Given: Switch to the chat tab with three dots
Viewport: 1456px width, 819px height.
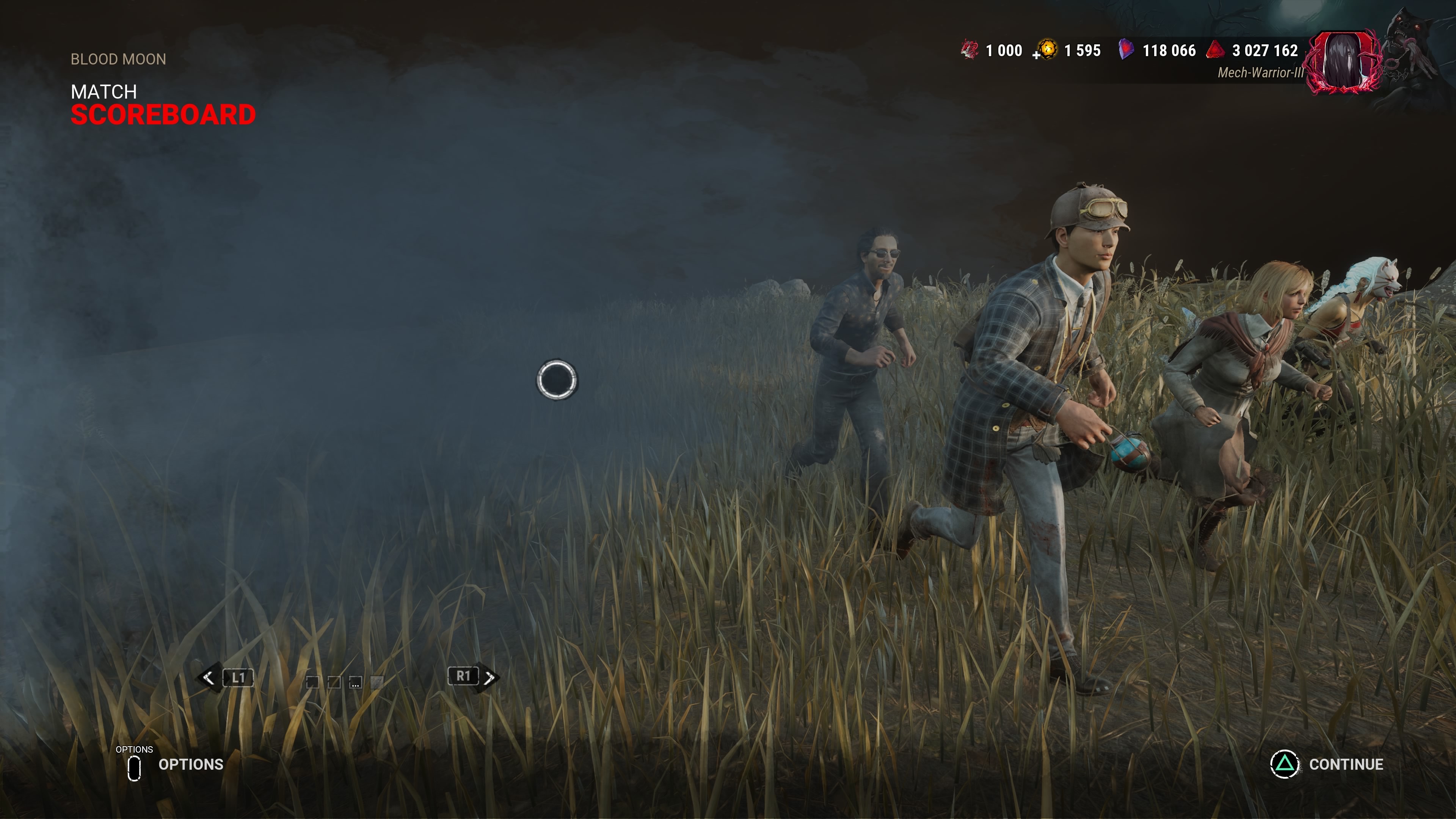Looking at the screenshot, I should (x=355, y=682).
